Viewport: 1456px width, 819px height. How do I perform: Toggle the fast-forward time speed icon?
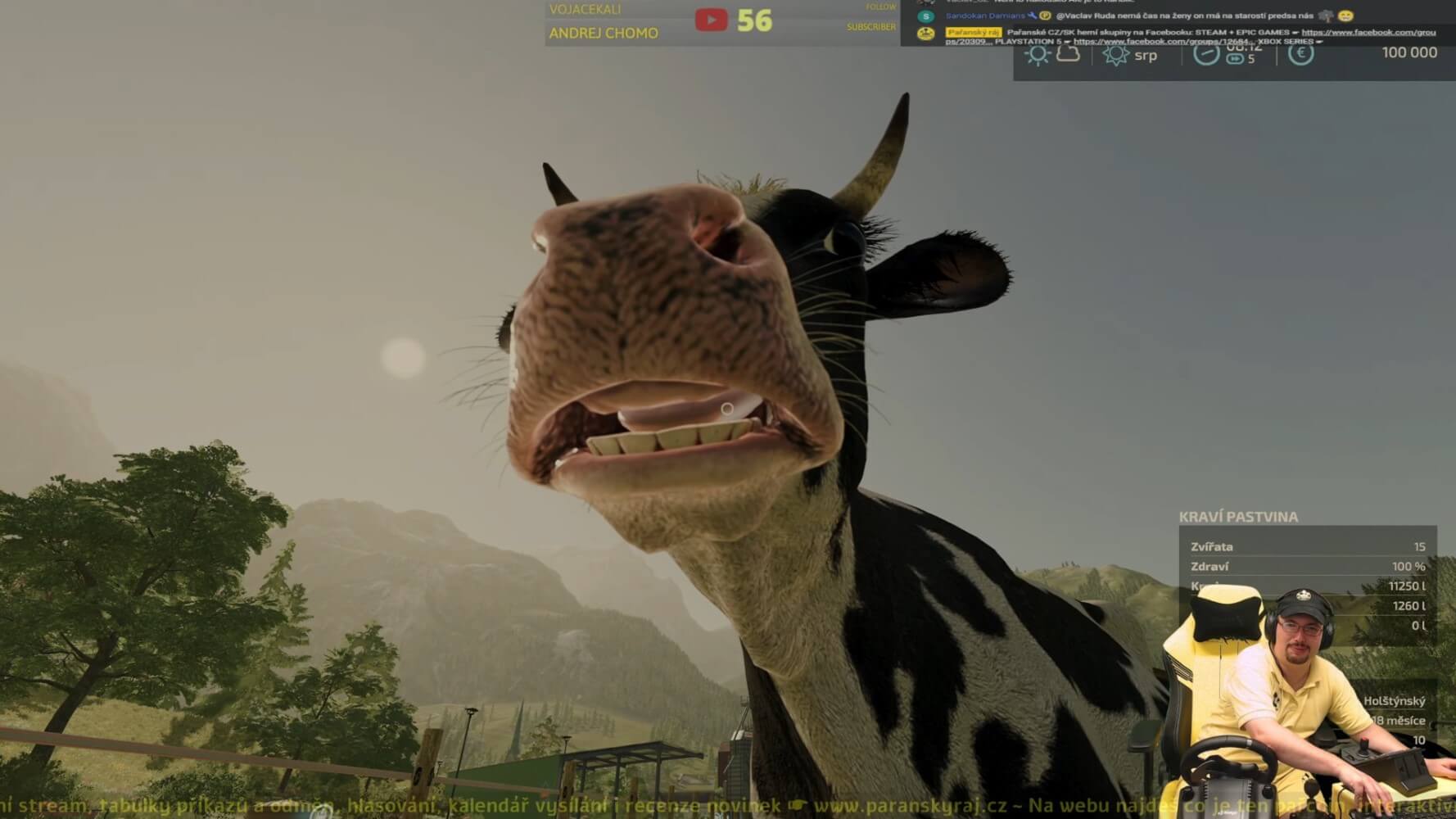tap(1235, 59)
